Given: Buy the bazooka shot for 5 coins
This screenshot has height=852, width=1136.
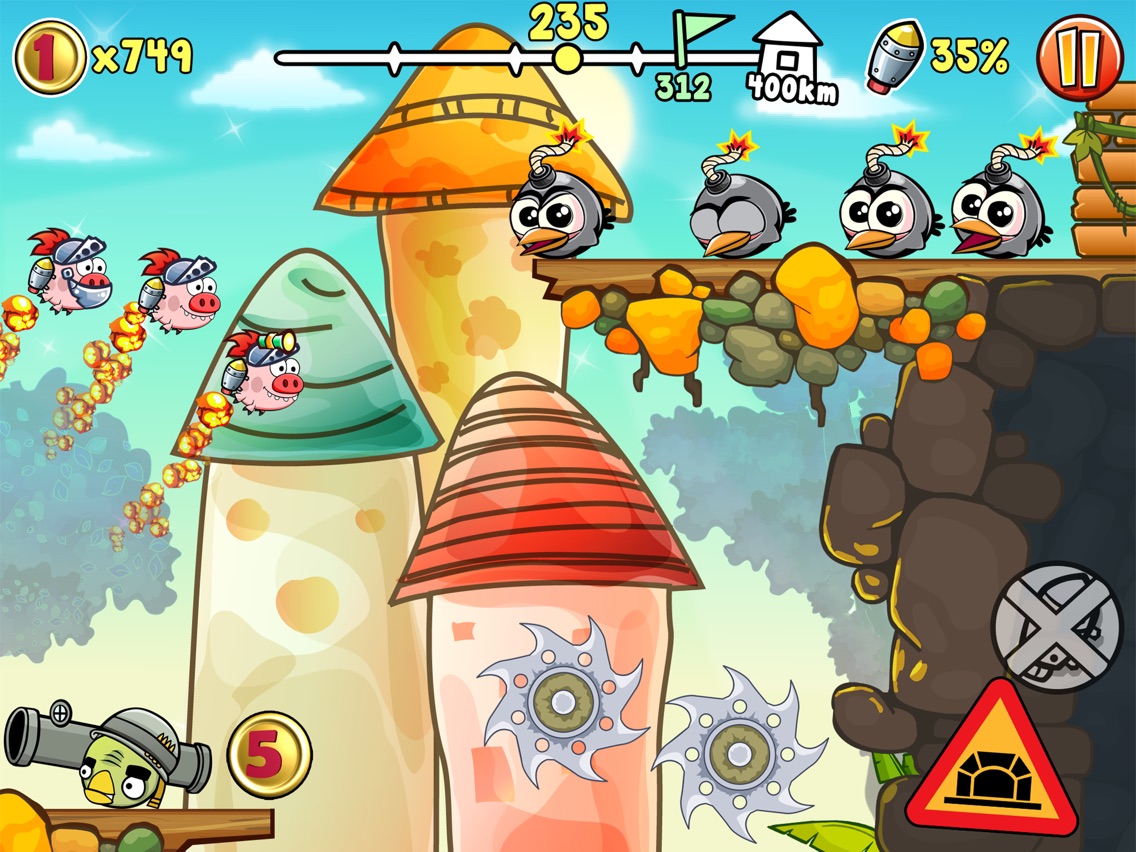Looking at the screenshot, I should 269,754.
